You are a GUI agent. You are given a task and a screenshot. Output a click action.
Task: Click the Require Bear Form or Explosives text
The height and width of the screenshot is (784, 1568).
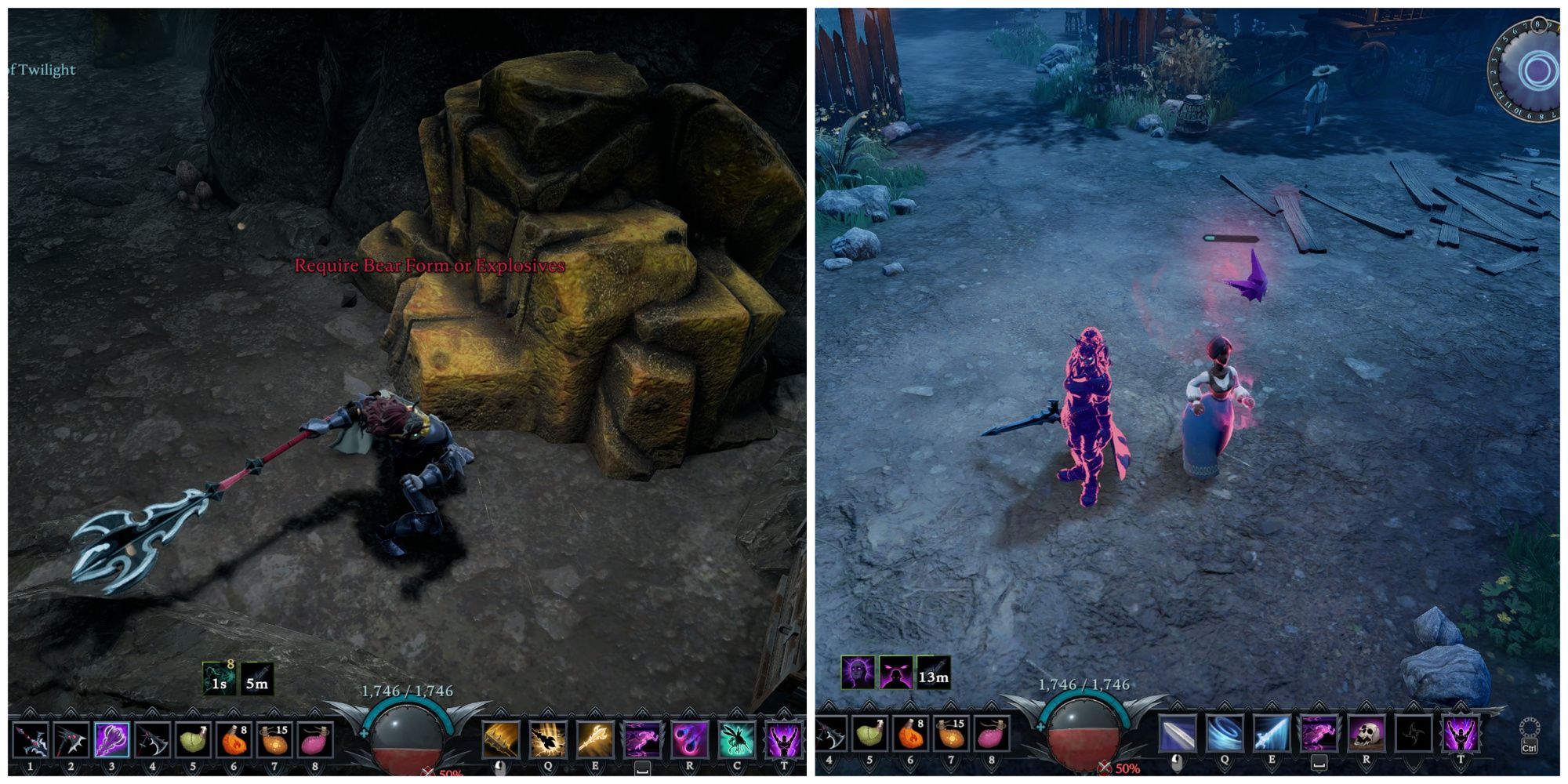(428, 265)
